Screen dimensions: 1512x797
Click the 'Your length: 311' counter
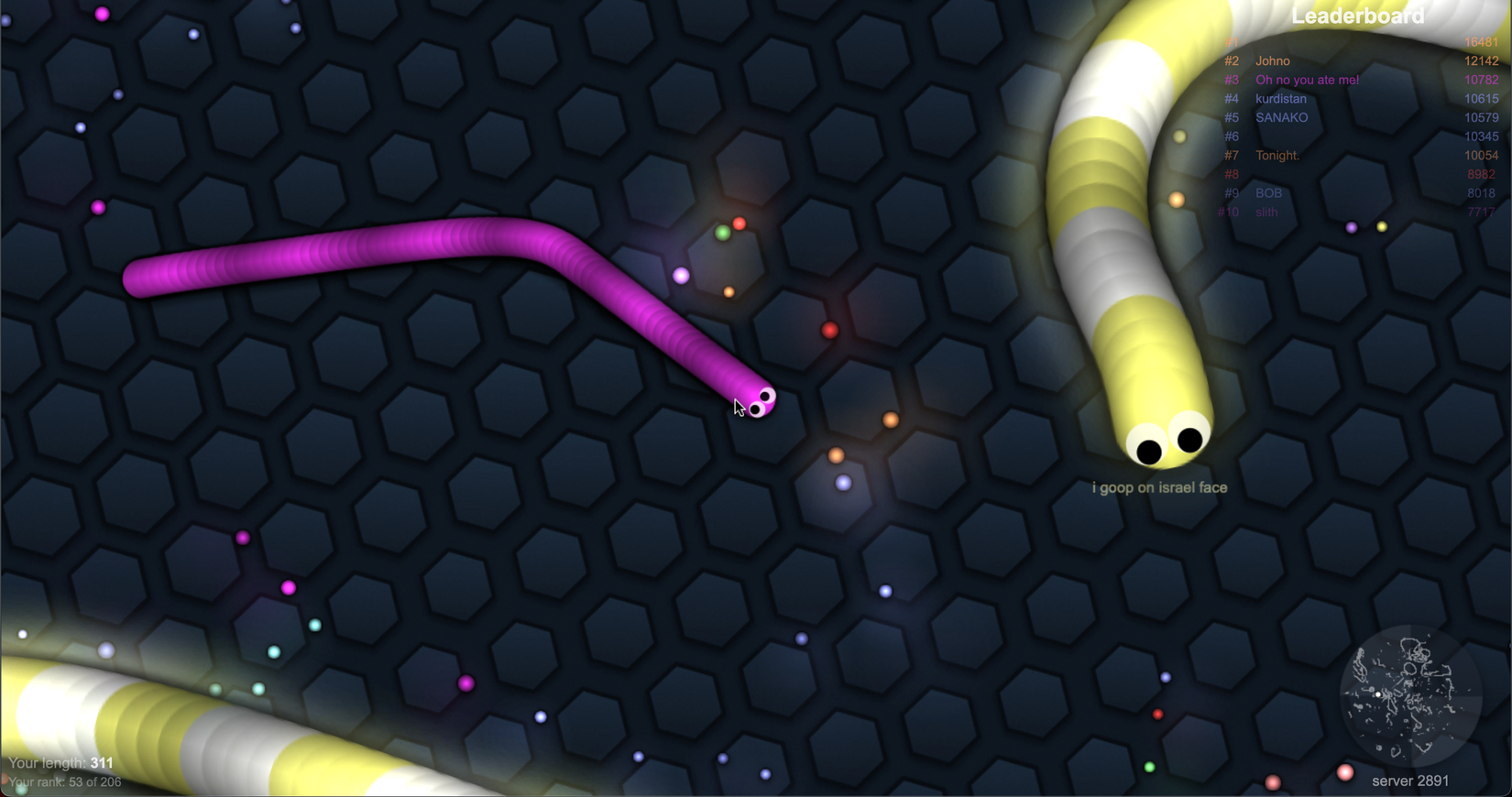60,762
